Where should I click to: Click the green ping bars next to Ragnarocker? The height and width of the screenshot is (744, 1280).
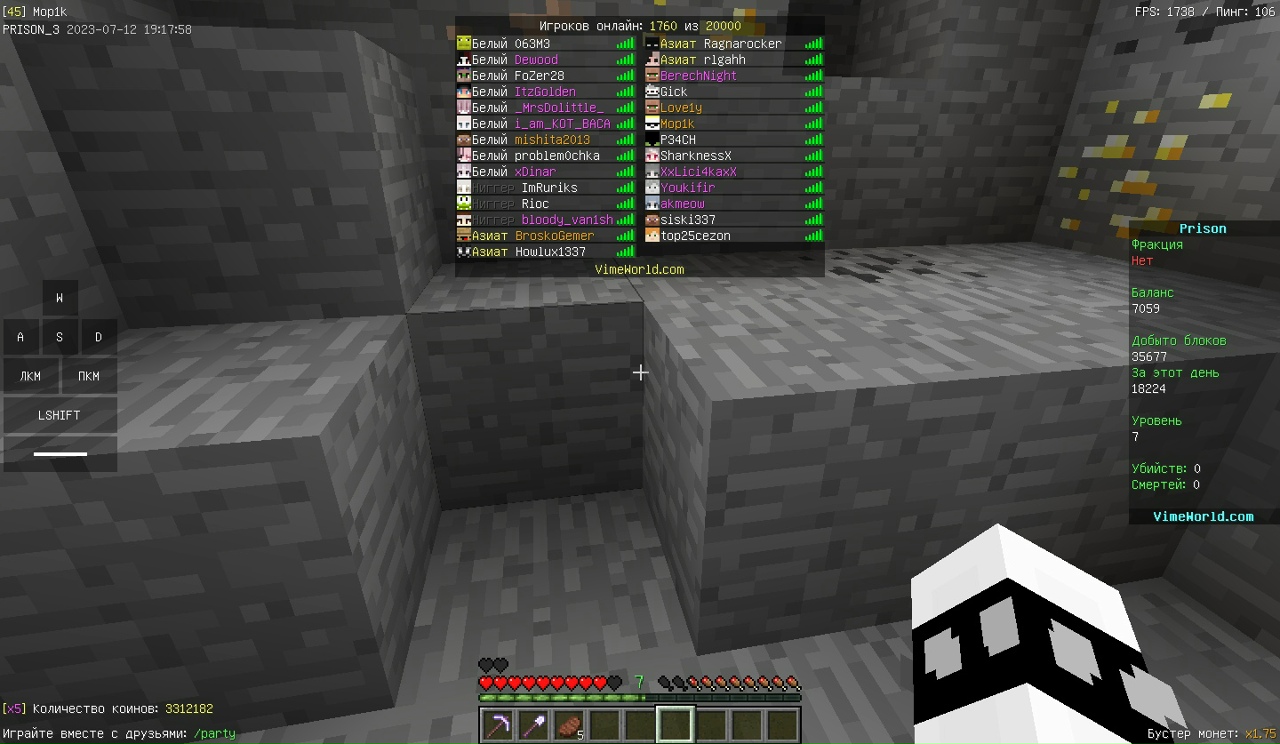812,43
